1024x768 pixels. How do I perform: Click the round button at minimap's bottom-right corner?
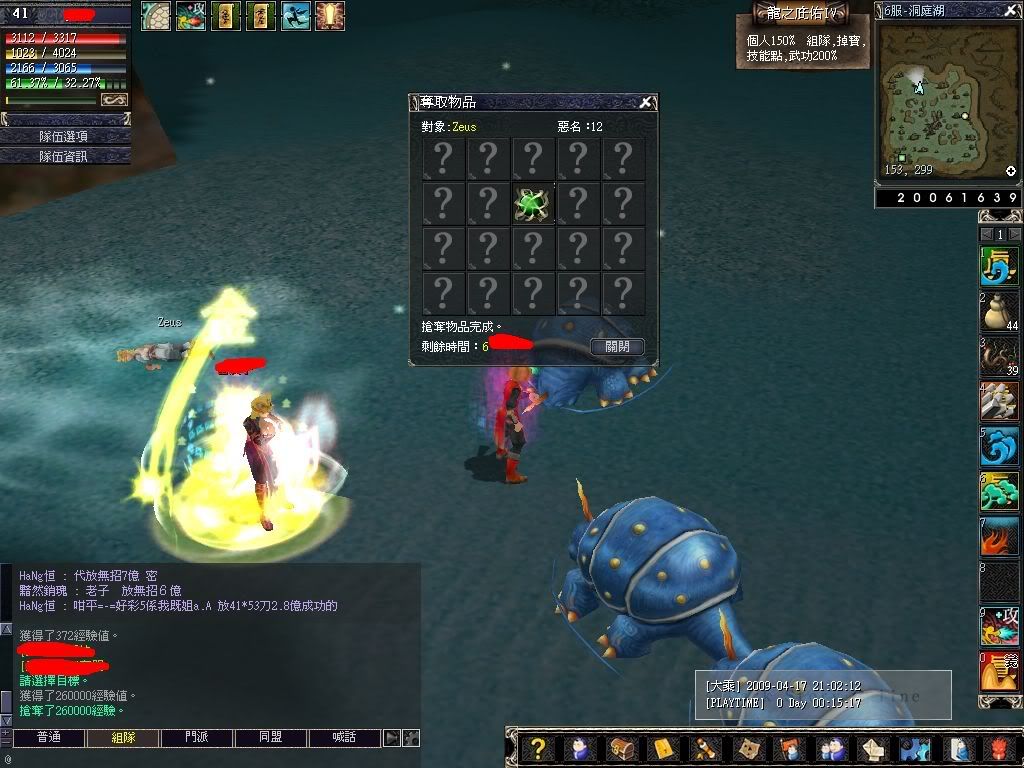pos(1011,171)
